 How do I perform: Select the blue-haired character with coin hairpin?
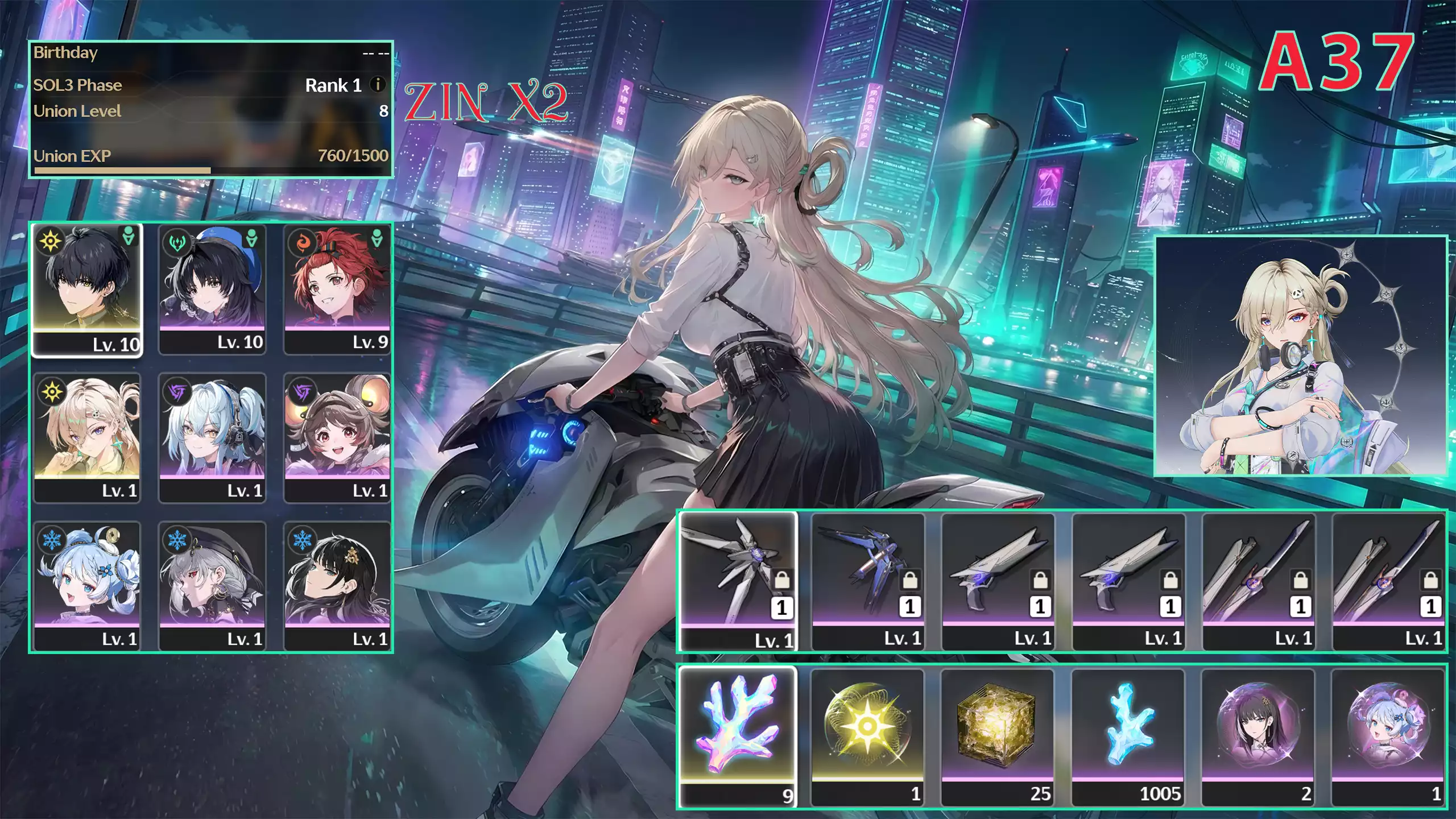pyautogui.click(x=87, y=585)
